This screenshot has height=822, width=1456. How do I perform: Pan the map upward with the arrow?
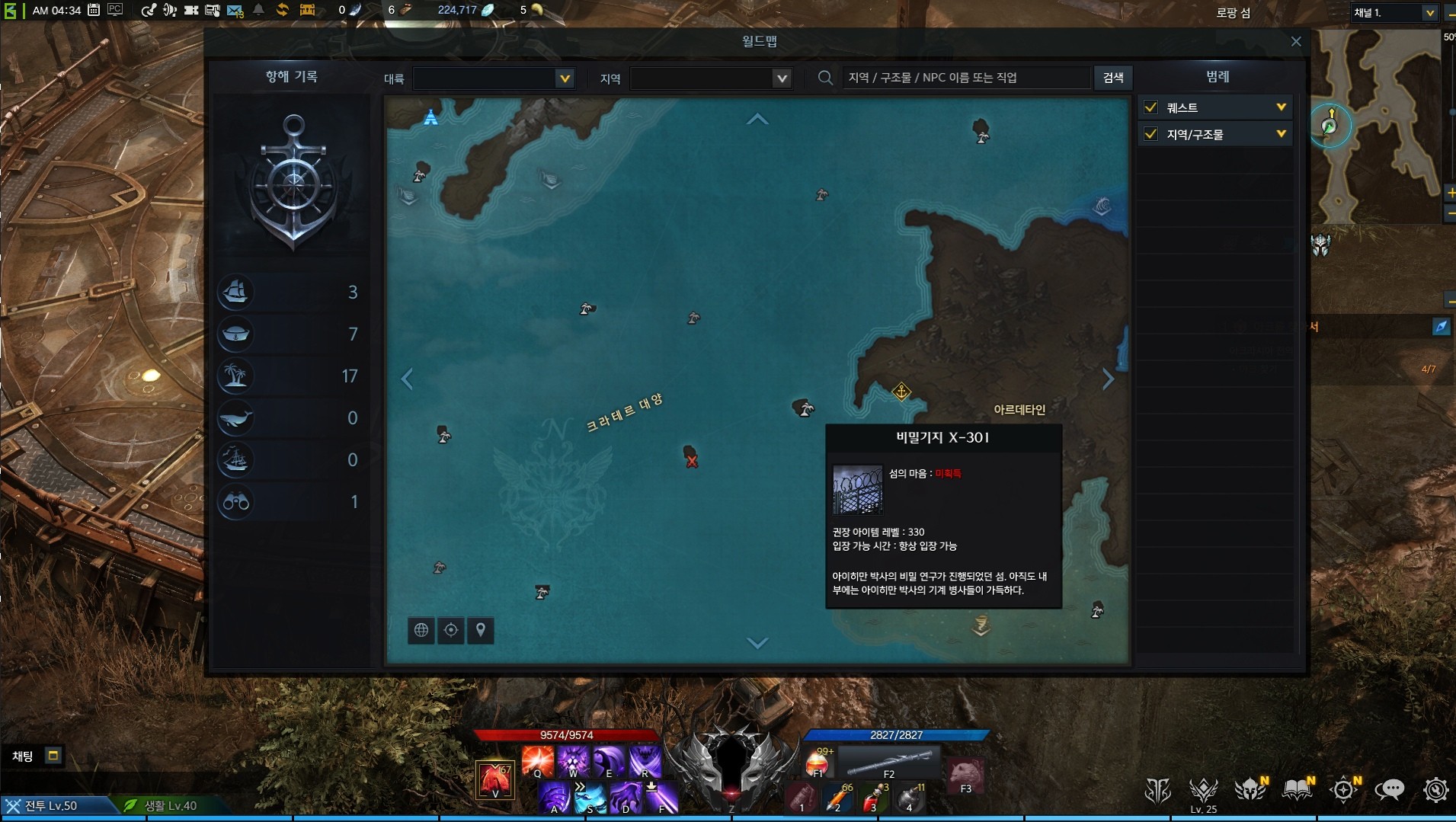[757, 119]
